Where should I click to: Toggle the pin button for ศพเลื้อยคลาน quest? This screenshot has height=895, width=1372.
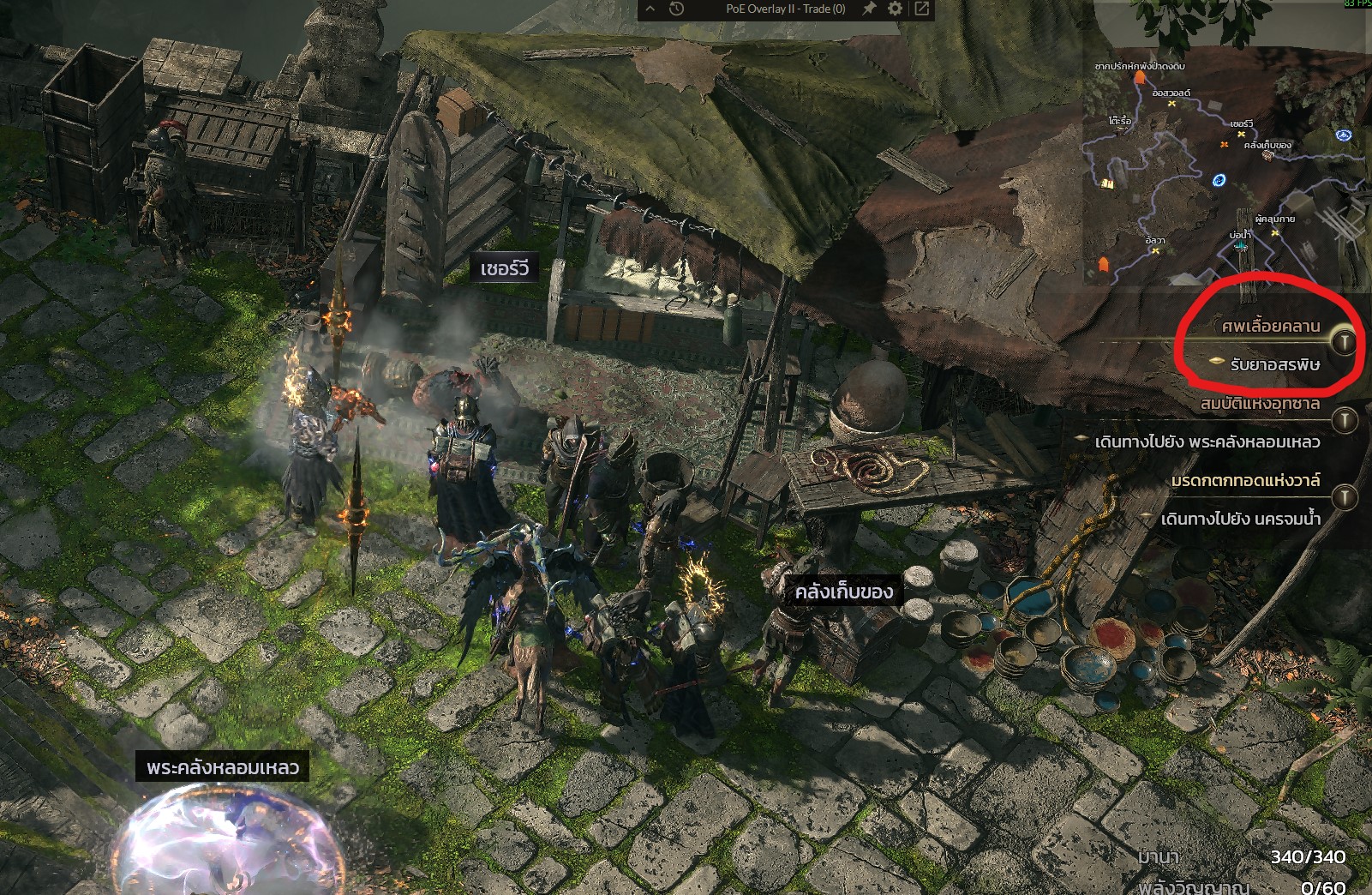(x=1345, y=342)
